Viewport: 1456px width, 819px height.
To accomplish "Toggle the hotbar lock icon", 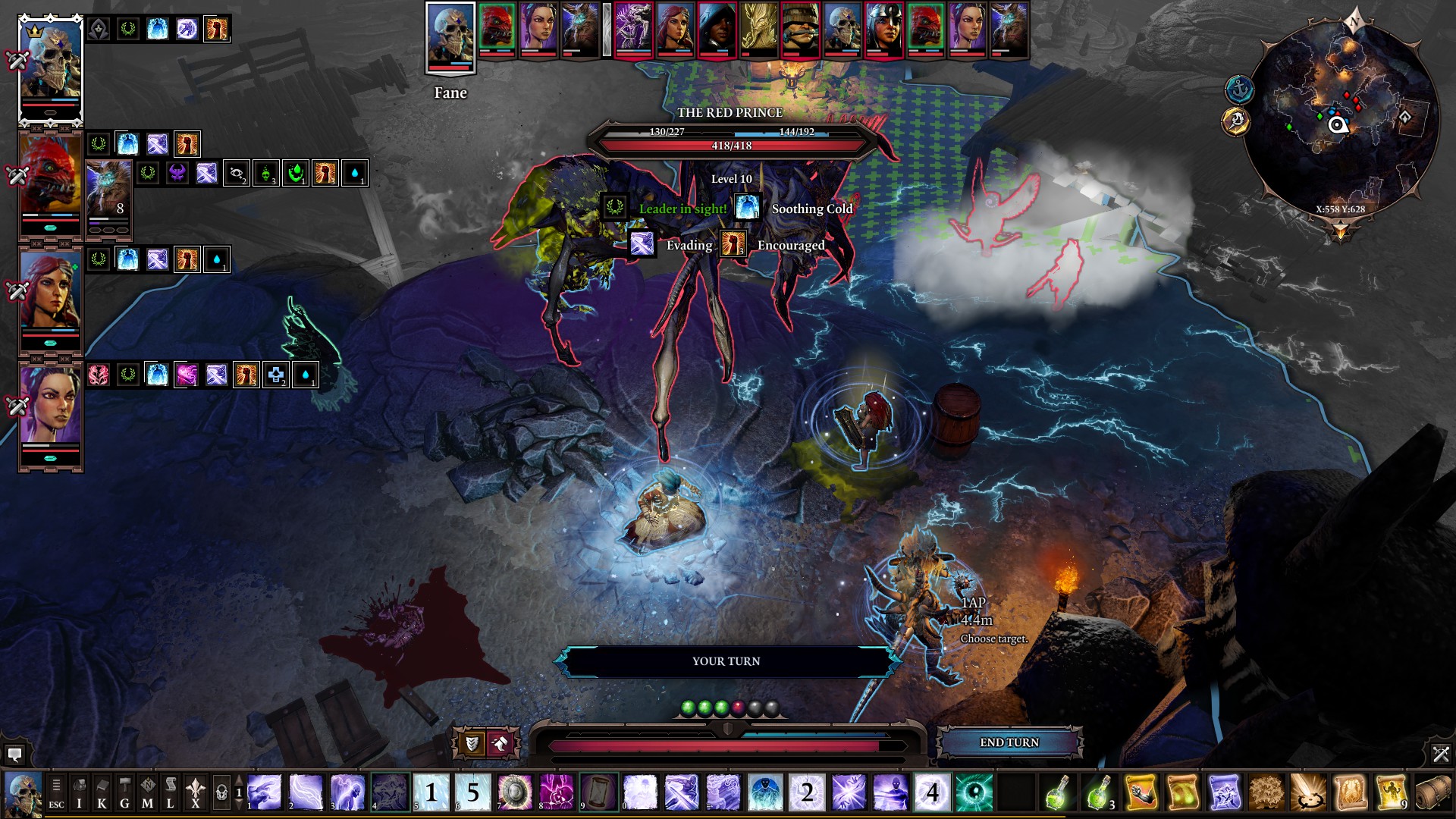I will [x=221, y=793].
